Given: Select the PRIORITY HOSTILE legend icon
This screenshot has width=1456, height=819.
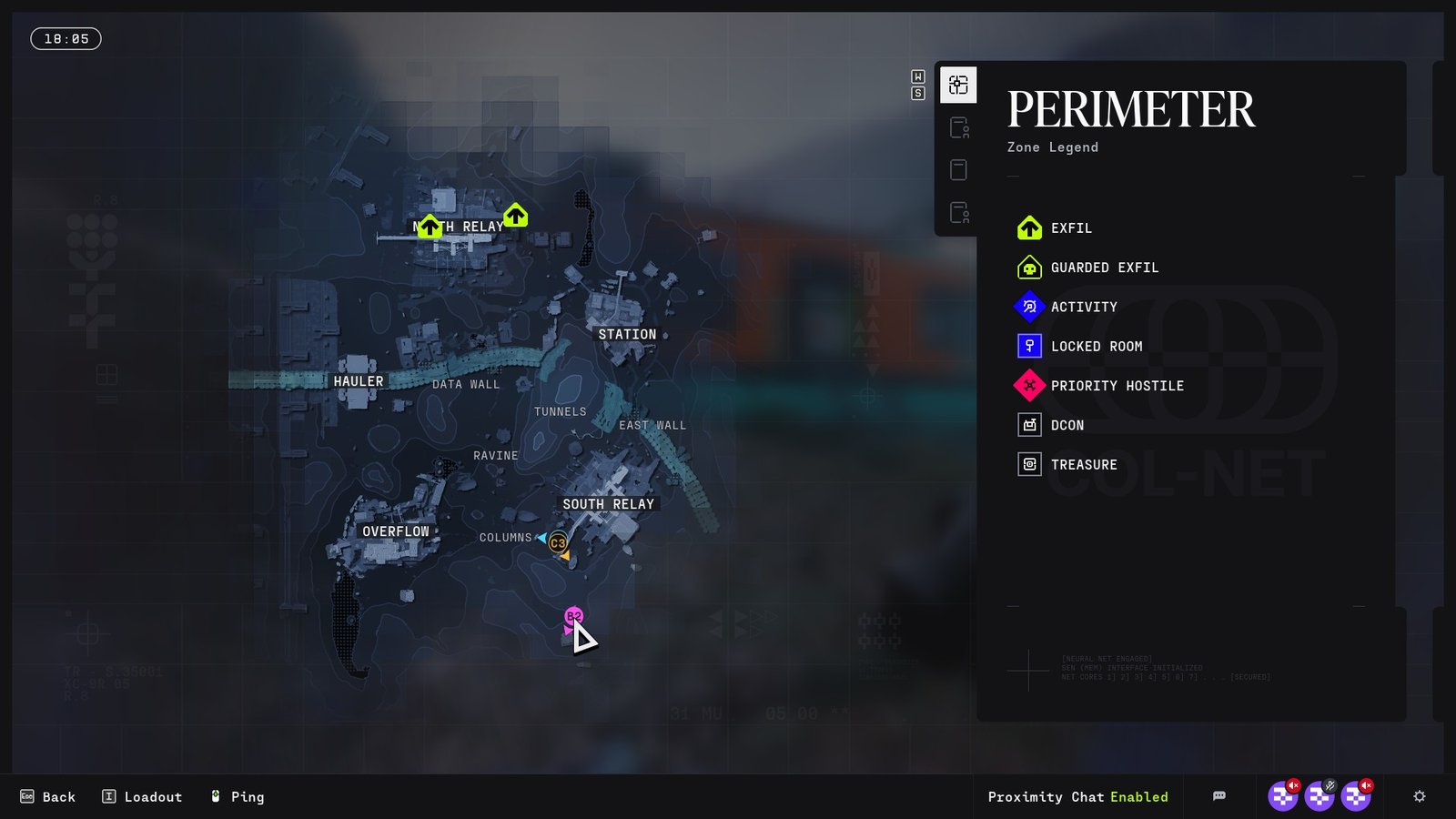Looking at the screenshot, I should [1029, 385].
